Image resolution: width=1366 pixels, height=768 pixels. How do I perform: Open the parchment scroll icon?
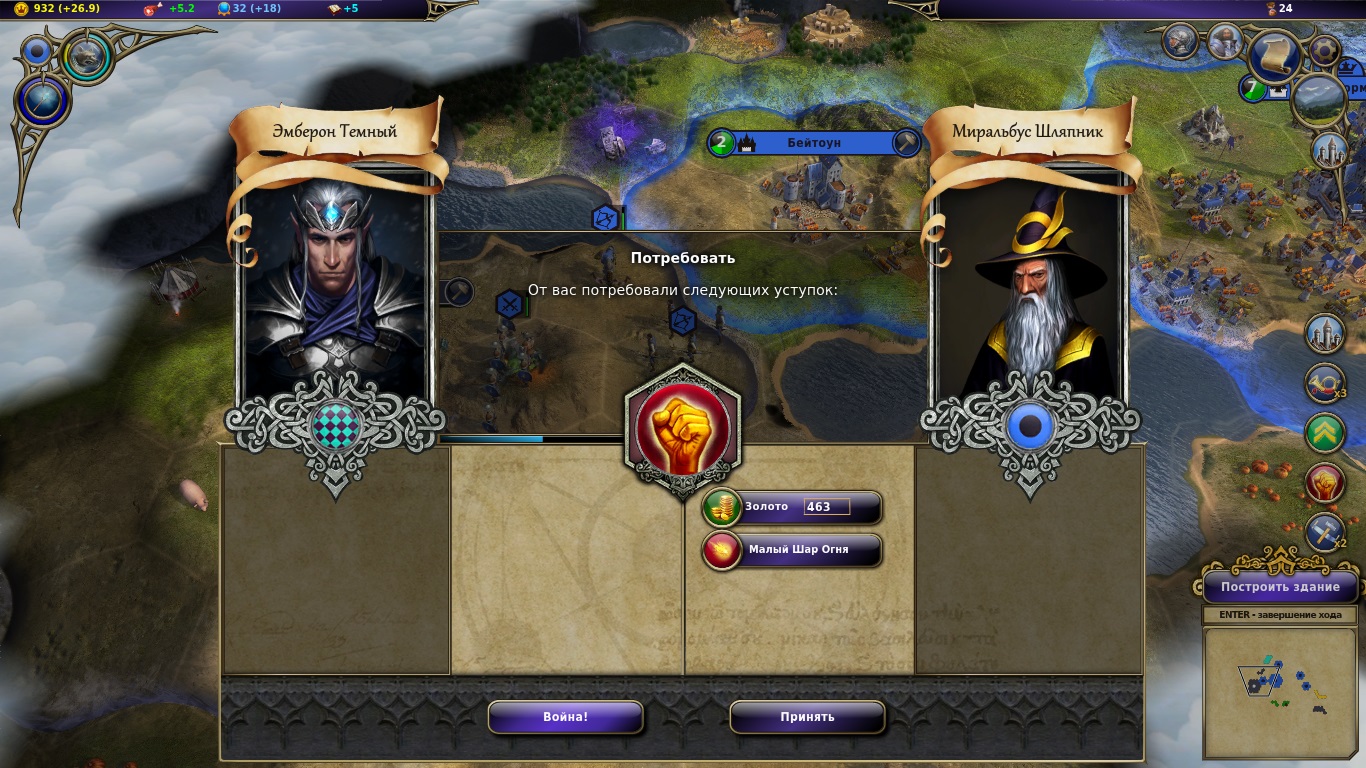(1275, 58)
